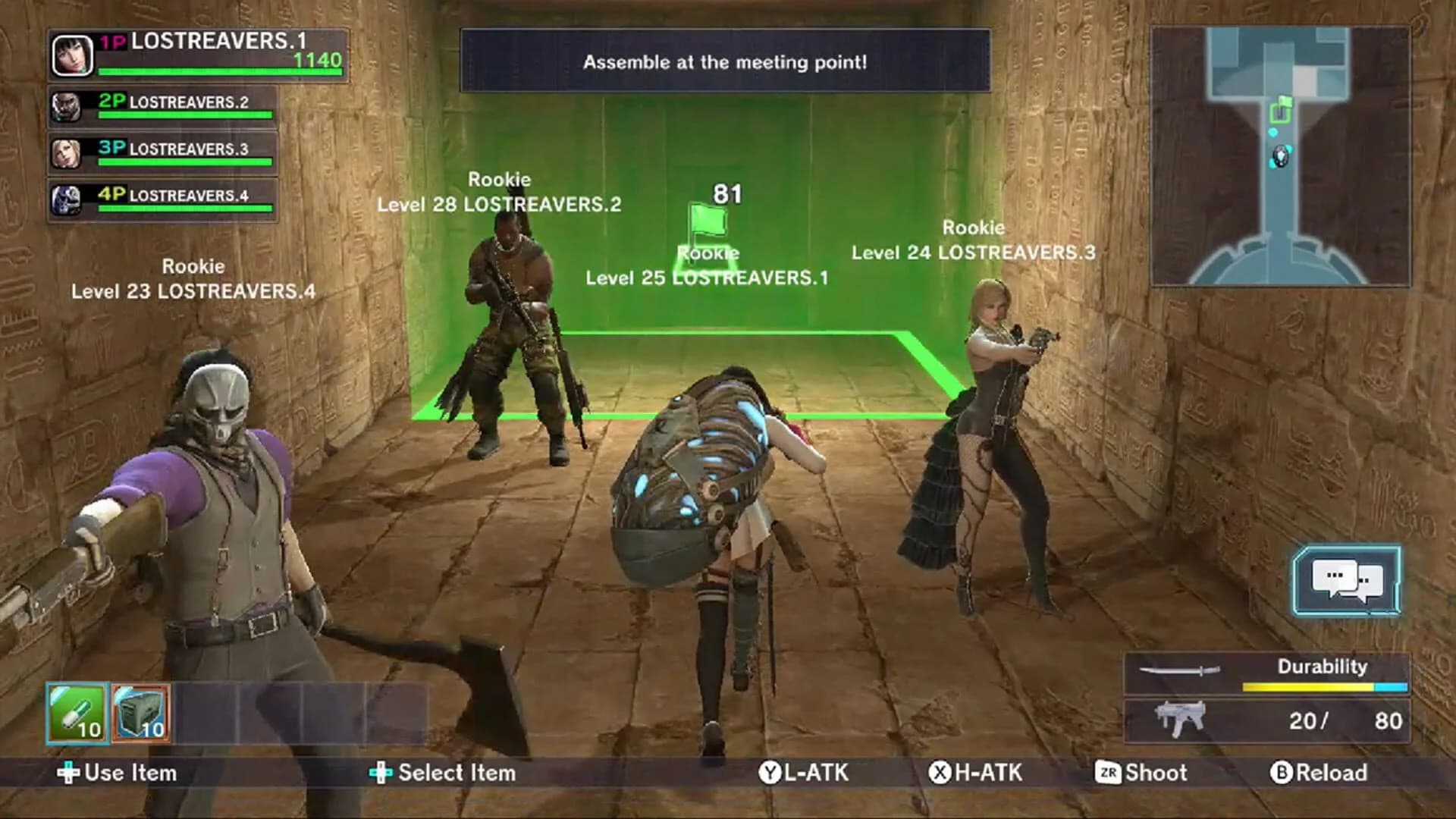The image size is (1456, 819).
Task: Expand the Assemble at the meeting point banner
Action: [x=724, y=62]
